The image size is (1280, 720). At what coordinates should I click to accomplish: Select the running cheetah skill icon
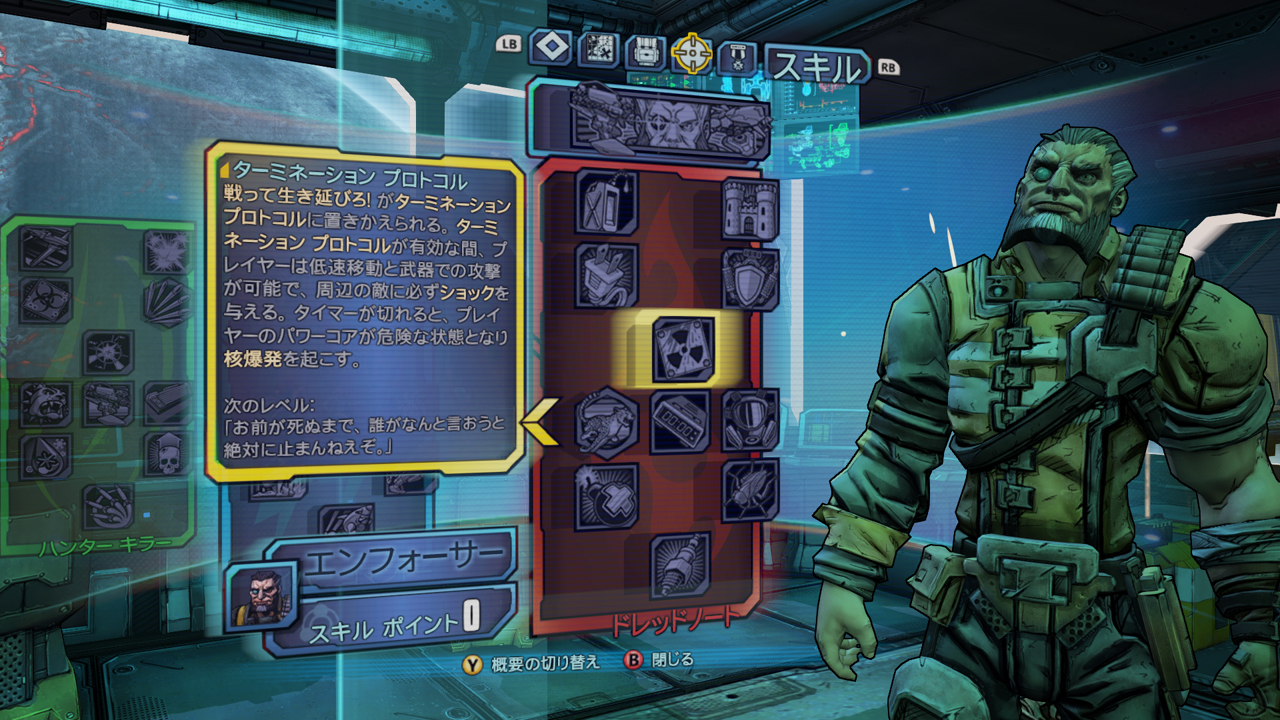pos(607,422)
